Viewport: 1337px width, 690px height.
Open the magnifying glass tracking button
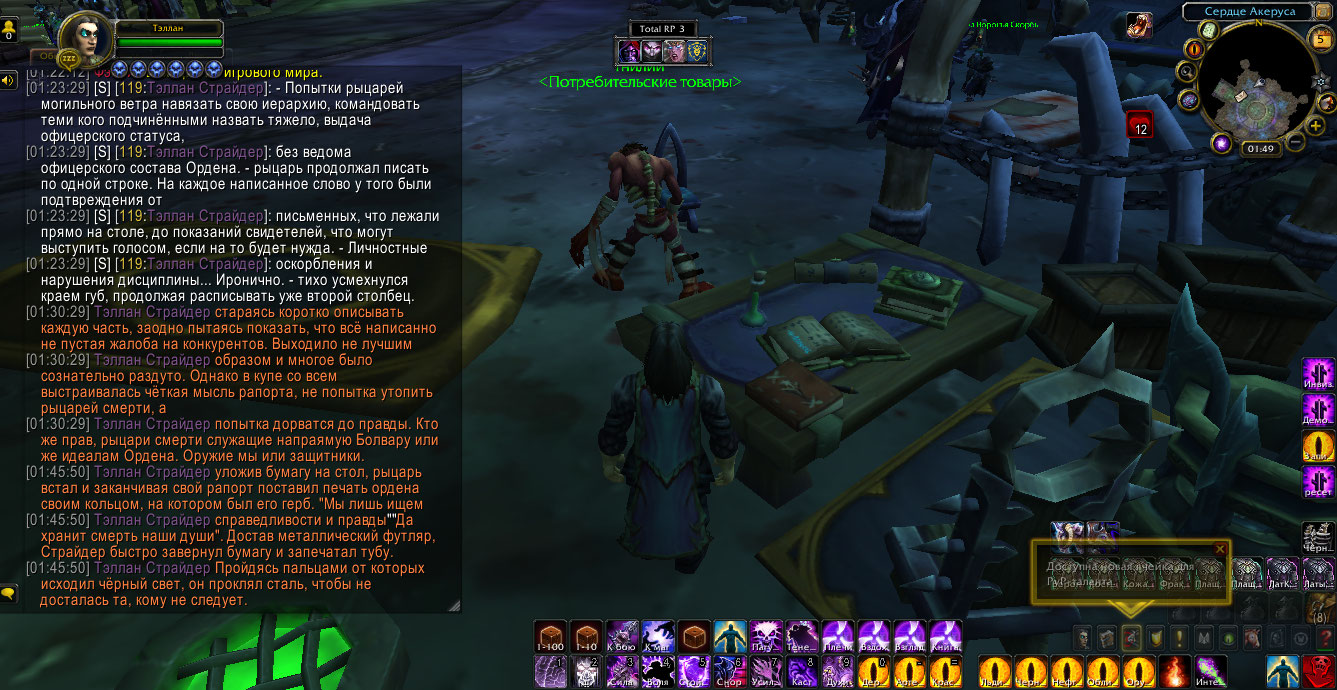[1187, 71]
